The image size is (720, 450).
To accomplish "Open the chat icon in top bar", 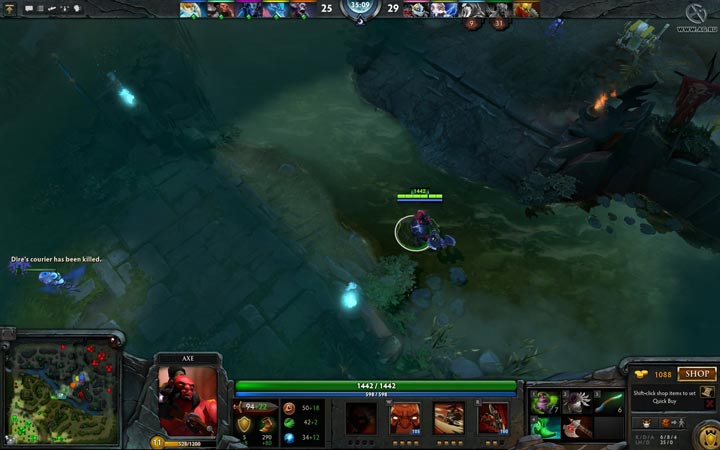I will (29, 8).
